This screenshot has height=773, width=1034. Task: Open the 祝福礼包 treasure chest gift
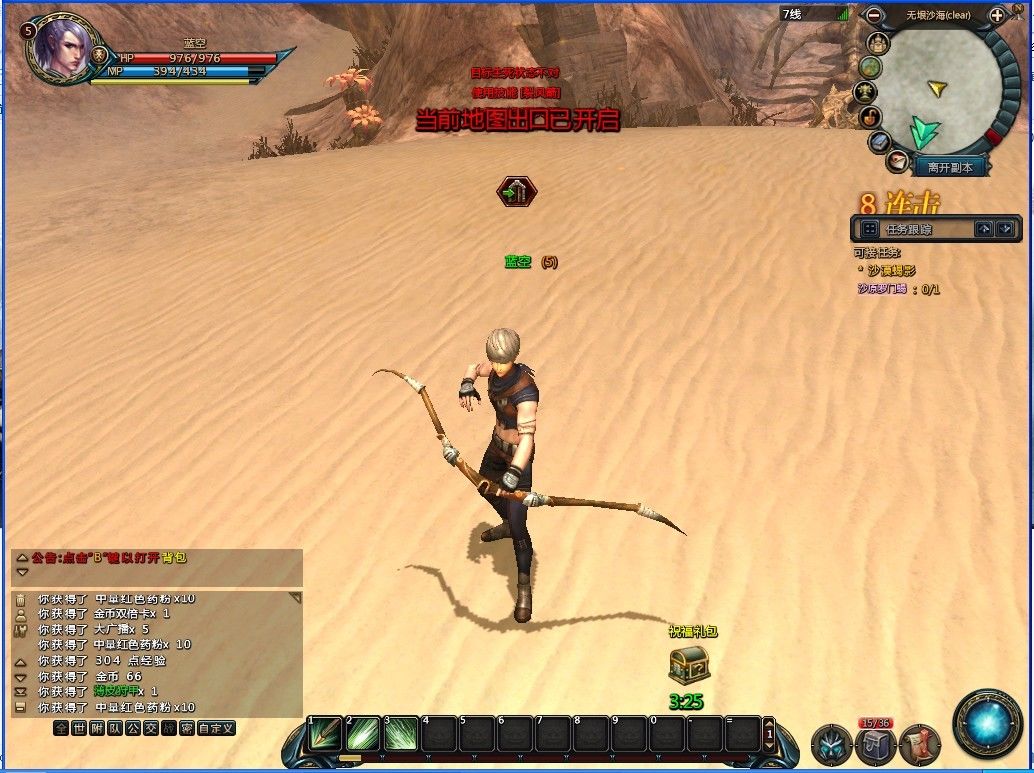pyautogui.click(x=689, y=664)
